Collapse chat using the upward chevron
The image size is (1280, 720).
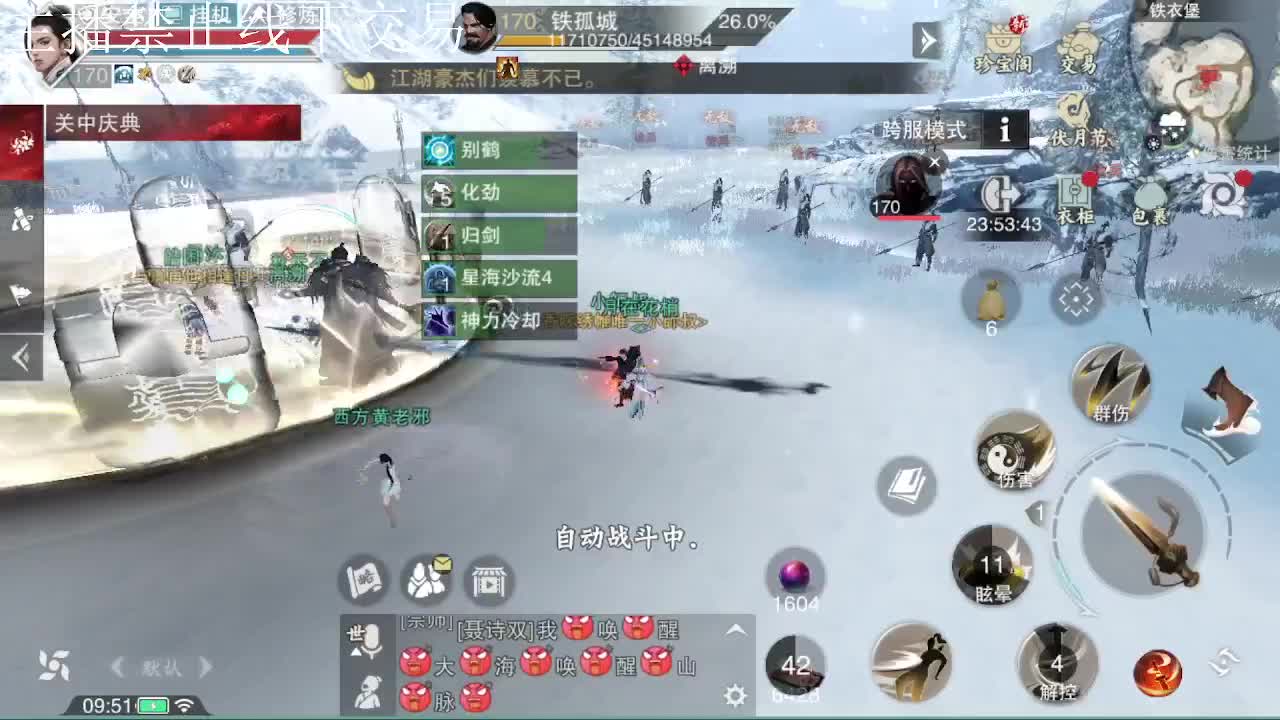[x=733, y=628]
